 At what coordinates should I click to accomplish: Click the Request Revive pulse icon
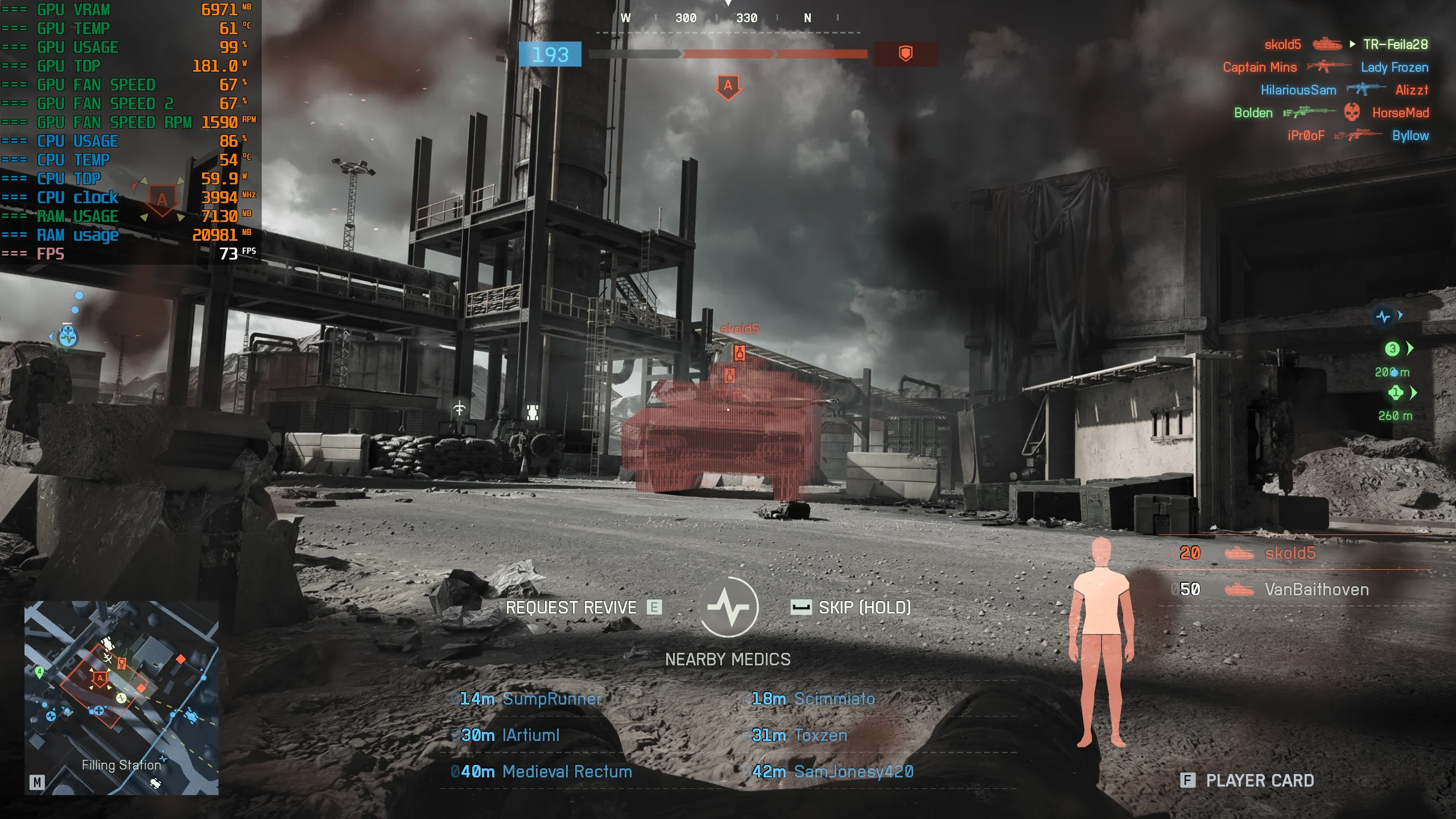point(728,607)
